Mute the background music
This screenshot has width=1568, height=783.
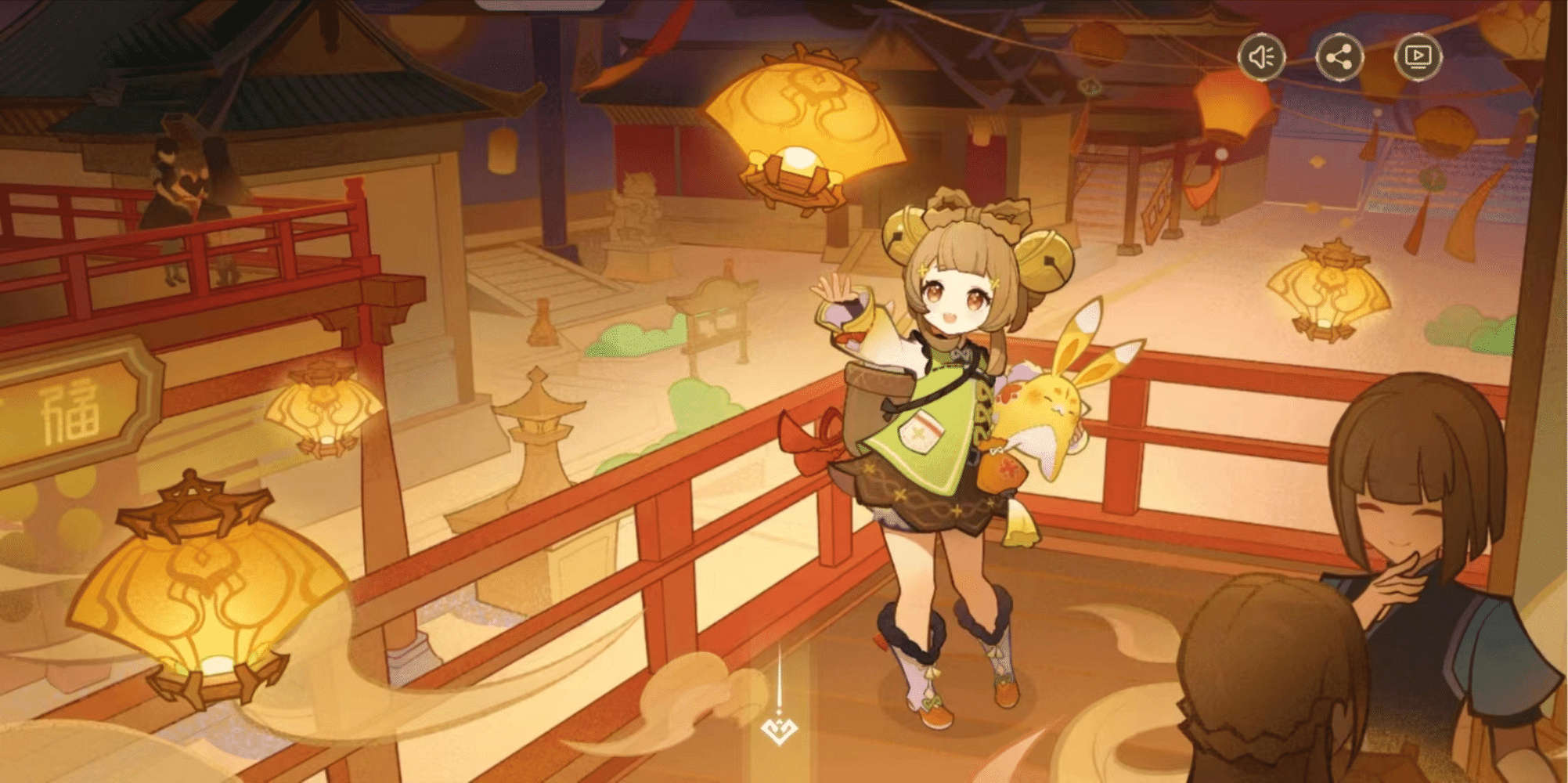[x=1263, y=56]
